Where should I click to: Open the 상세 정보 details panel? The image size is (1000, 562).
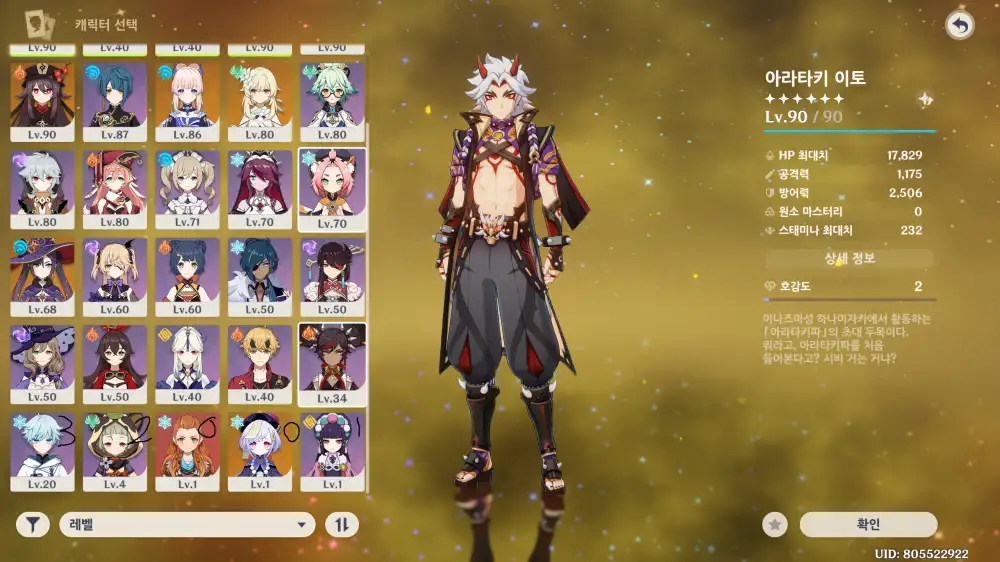pyautogui.click(x=849, y=259)
